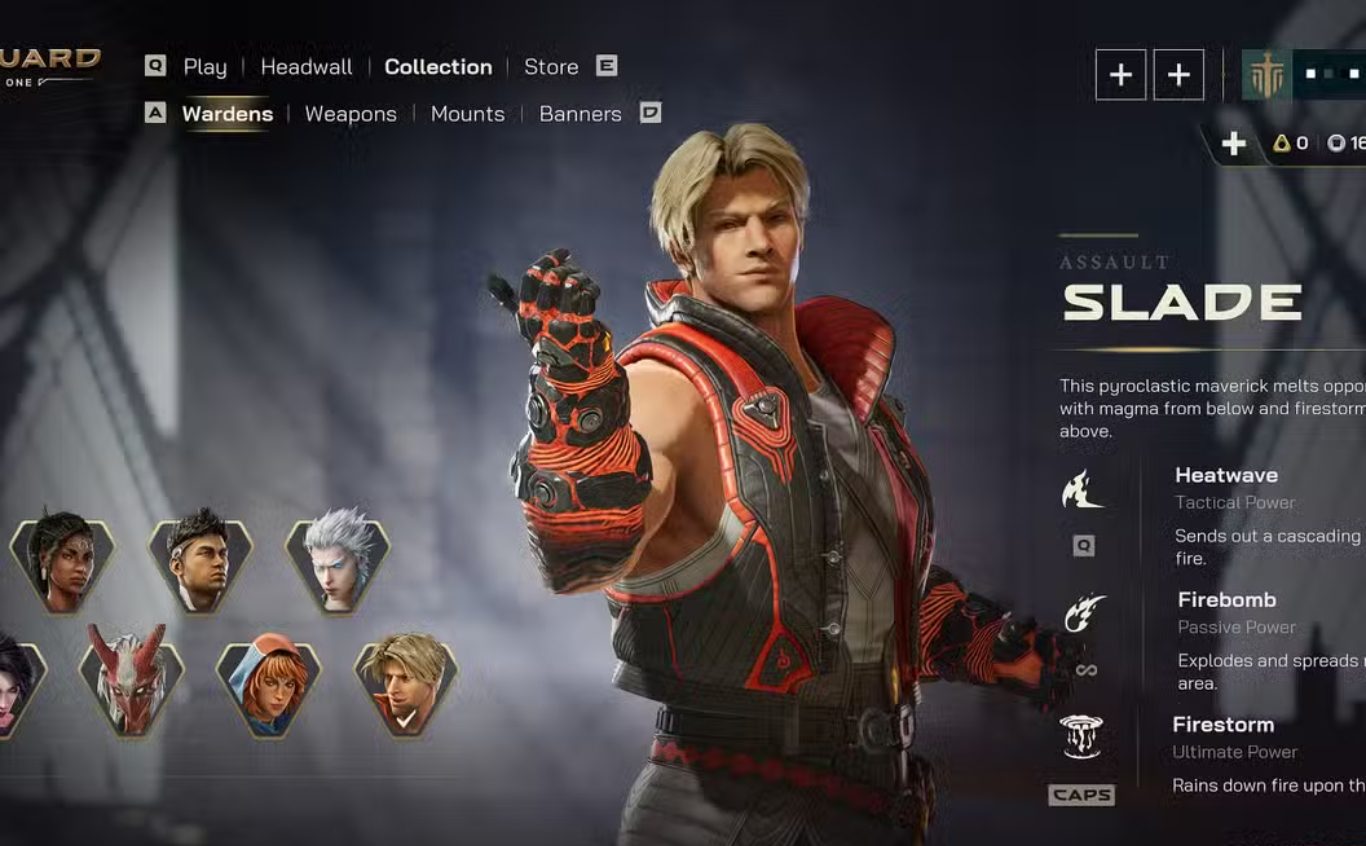Select the Collection menu entry
1366x846 pixels.
click(x=438, y=67)
